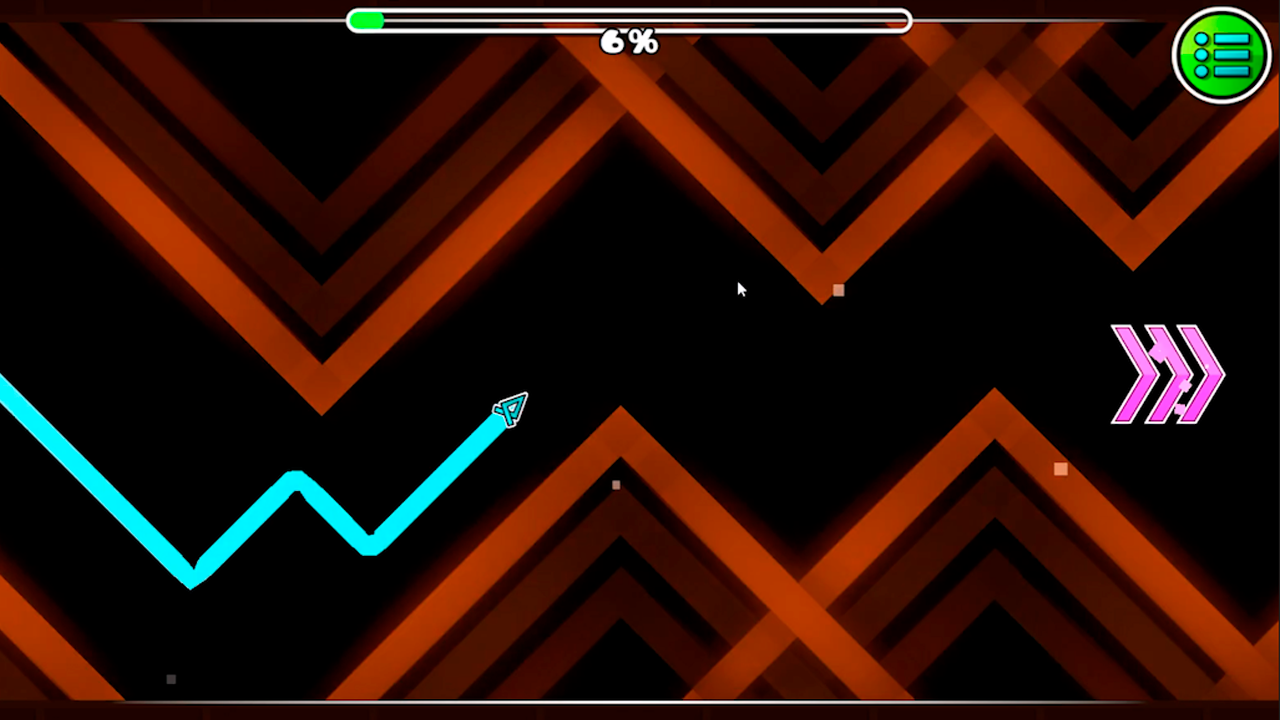Click the faint particle square bottom left

(x=170, y=679)
